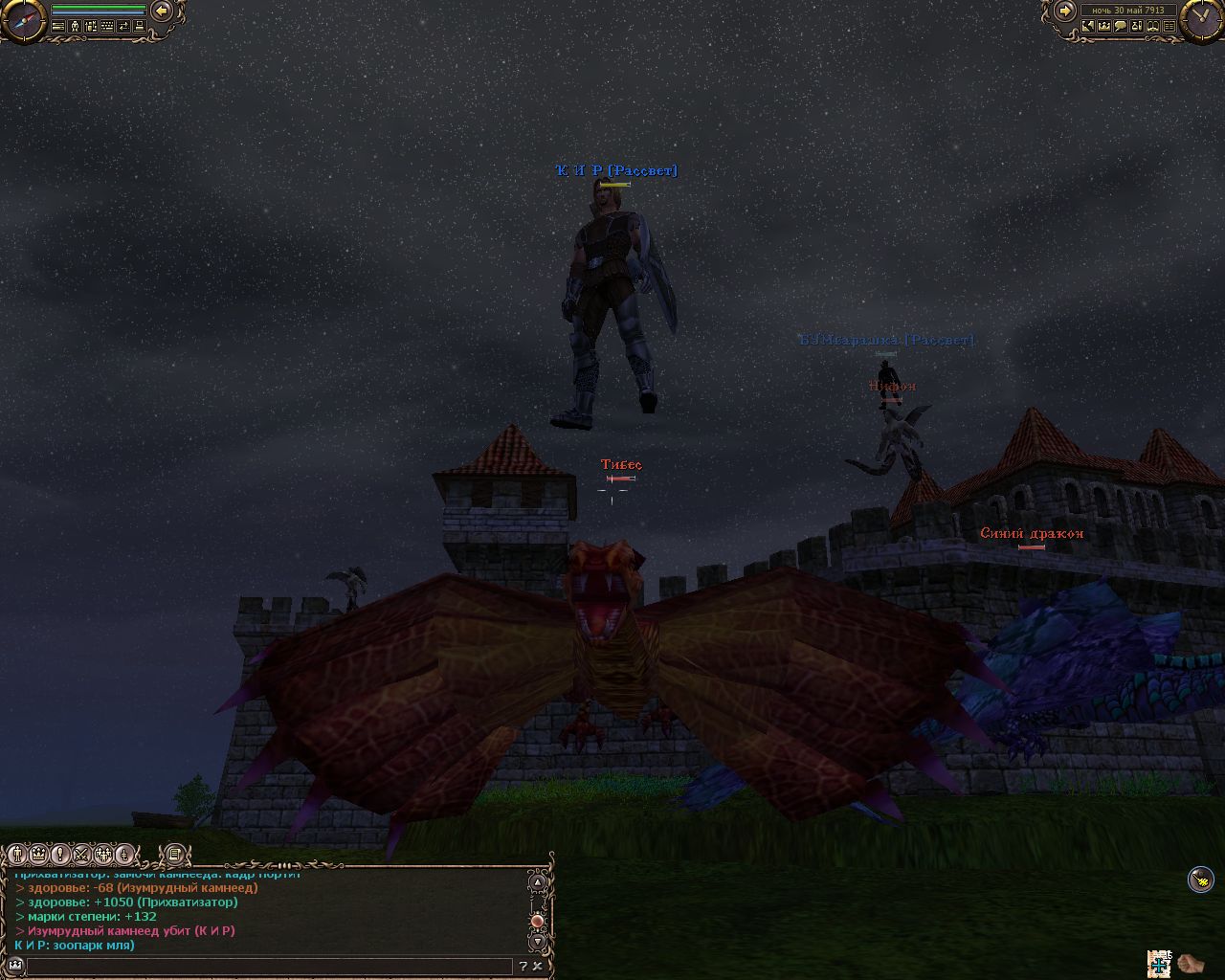Viewport: 1225px width, 980px height.
Task: Click the two-column list icon beside the clock
Action: (1169, 27)
